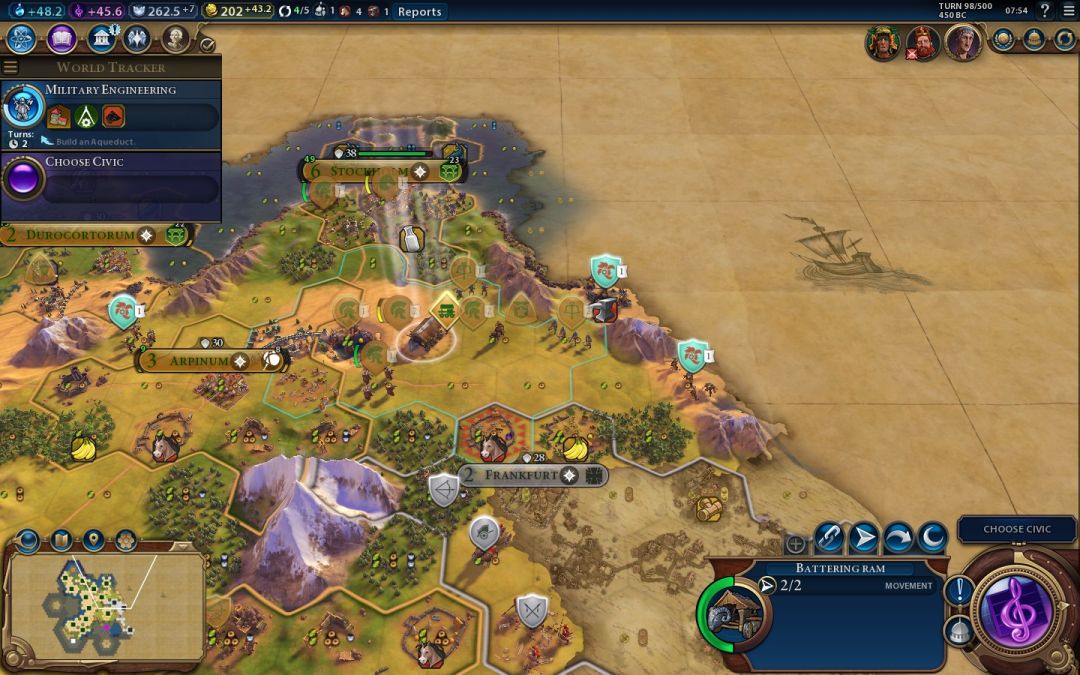
Task: Click the Choose Civic notification button
Action: tap(1016, 529)
